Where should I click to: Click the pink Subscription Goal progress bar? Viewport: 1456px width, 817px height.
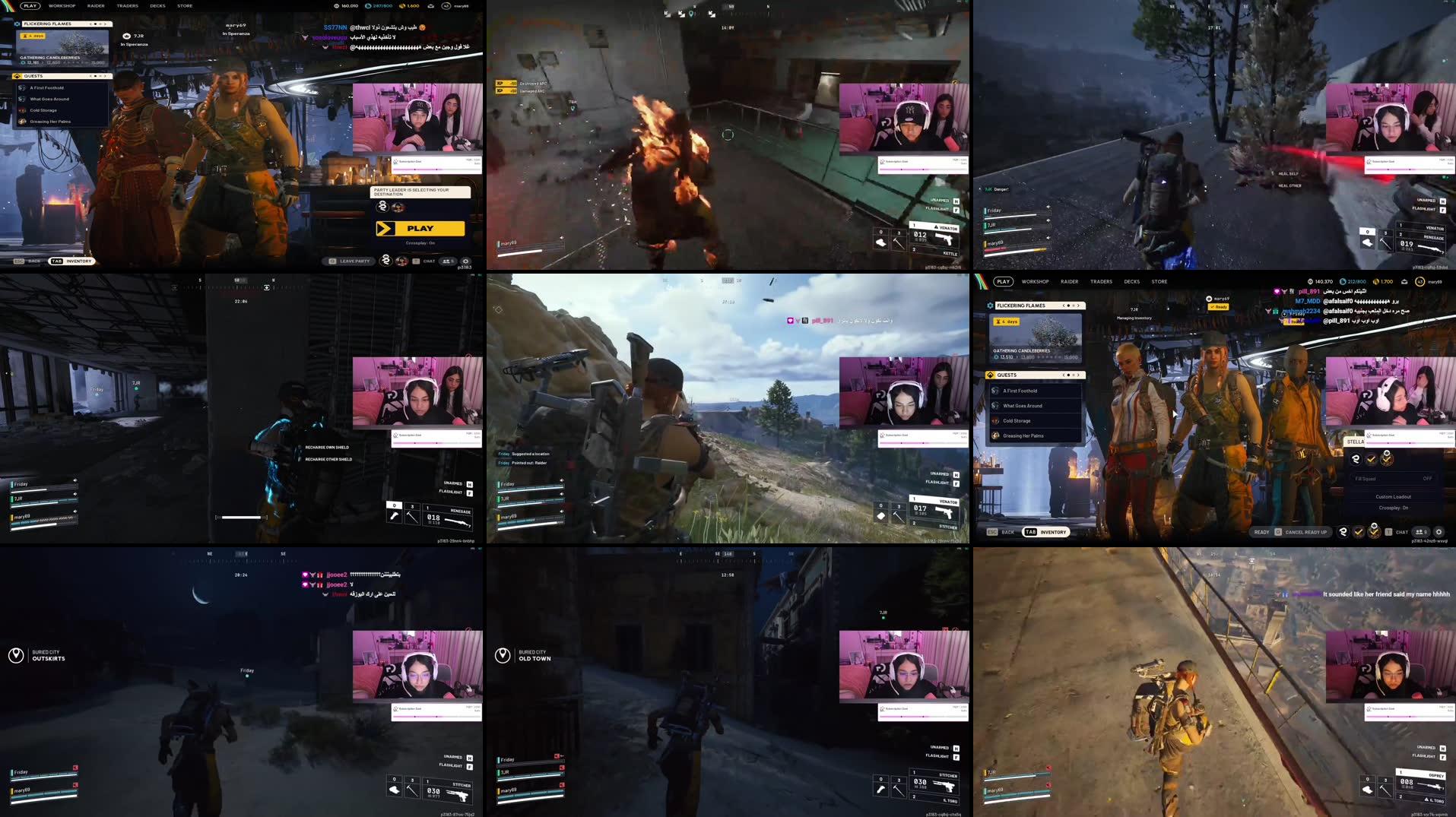point(1391,443)
